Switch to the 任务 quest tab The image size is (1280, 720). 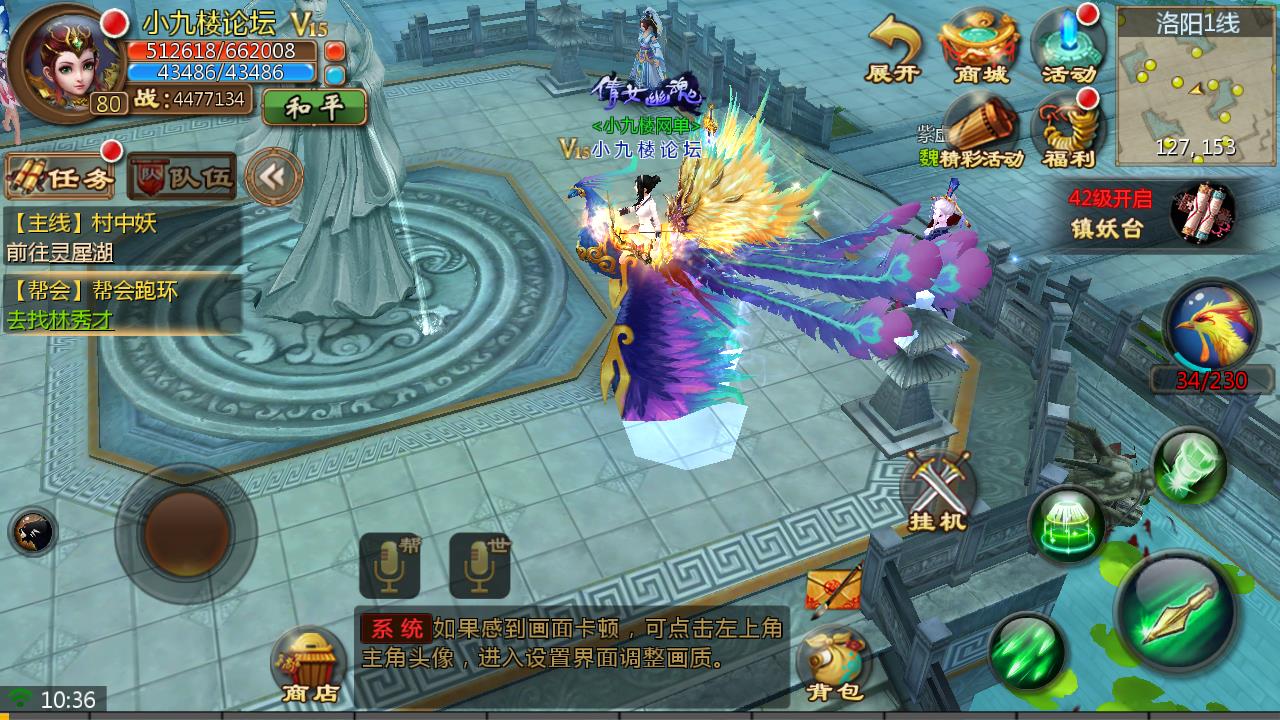pos(62,178)
